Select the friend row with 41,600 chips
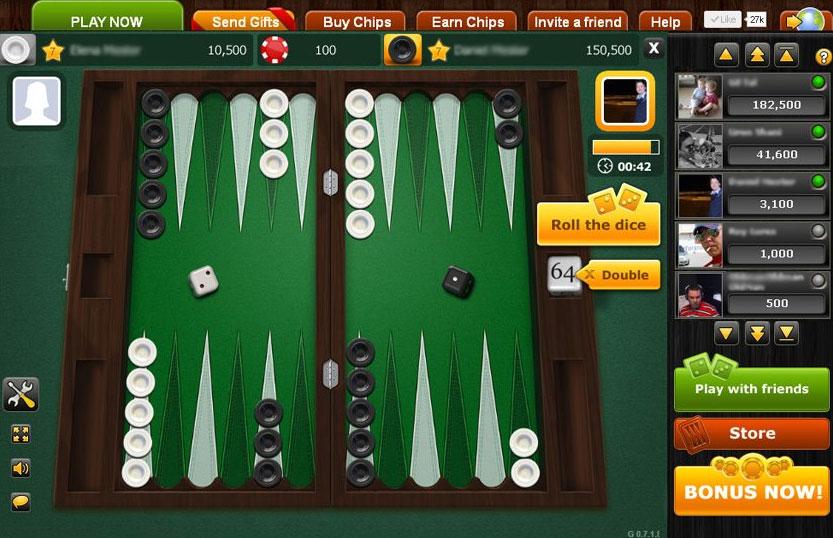The image size is (833, 538). [x=752, y=145]
